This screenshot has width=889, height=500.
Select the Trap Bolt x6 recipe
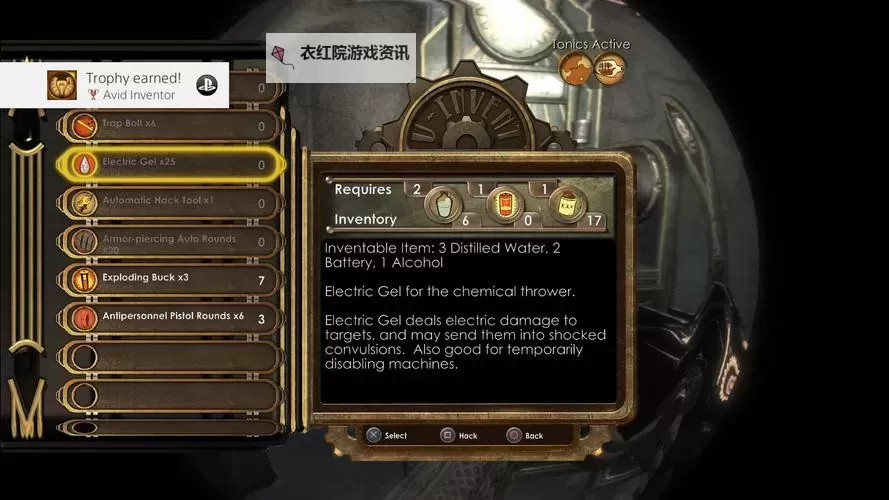coord(170,125)
